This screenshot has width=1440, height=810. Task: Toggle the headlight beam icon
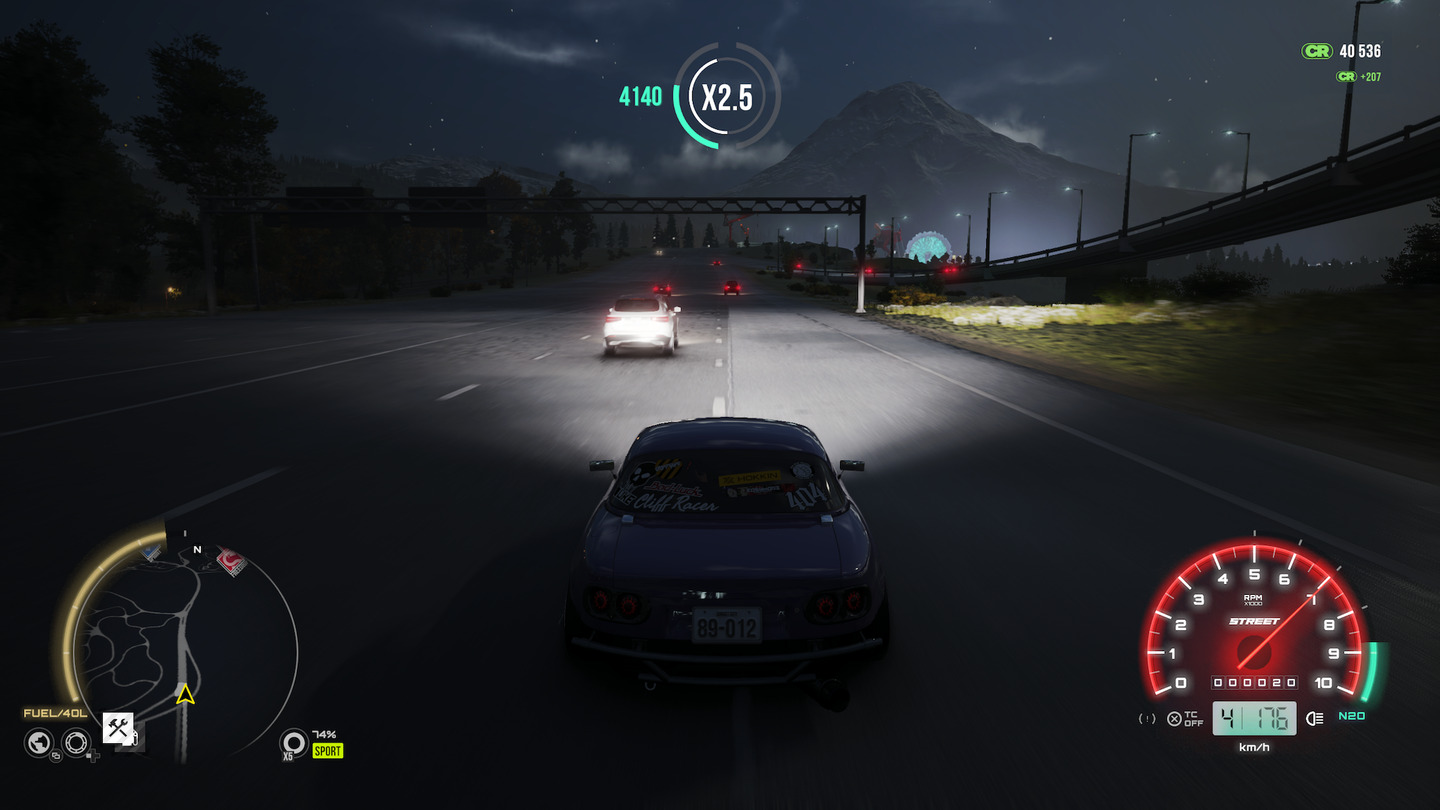pos(1315,718)
